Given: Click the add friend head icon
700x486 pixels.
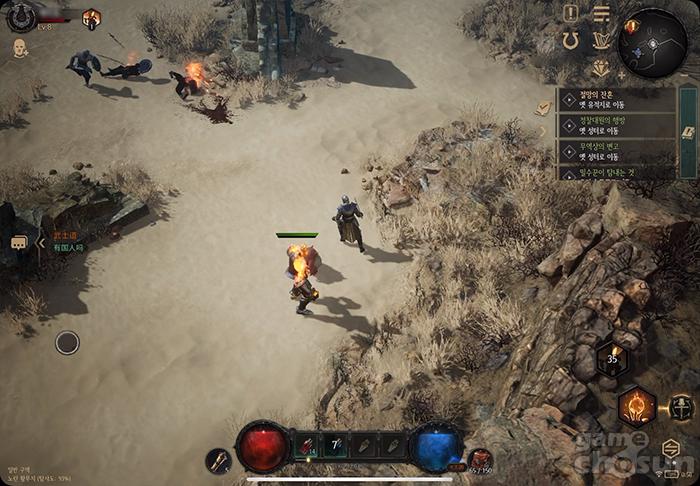Looking at the screenshot, I should click(20, 48).
